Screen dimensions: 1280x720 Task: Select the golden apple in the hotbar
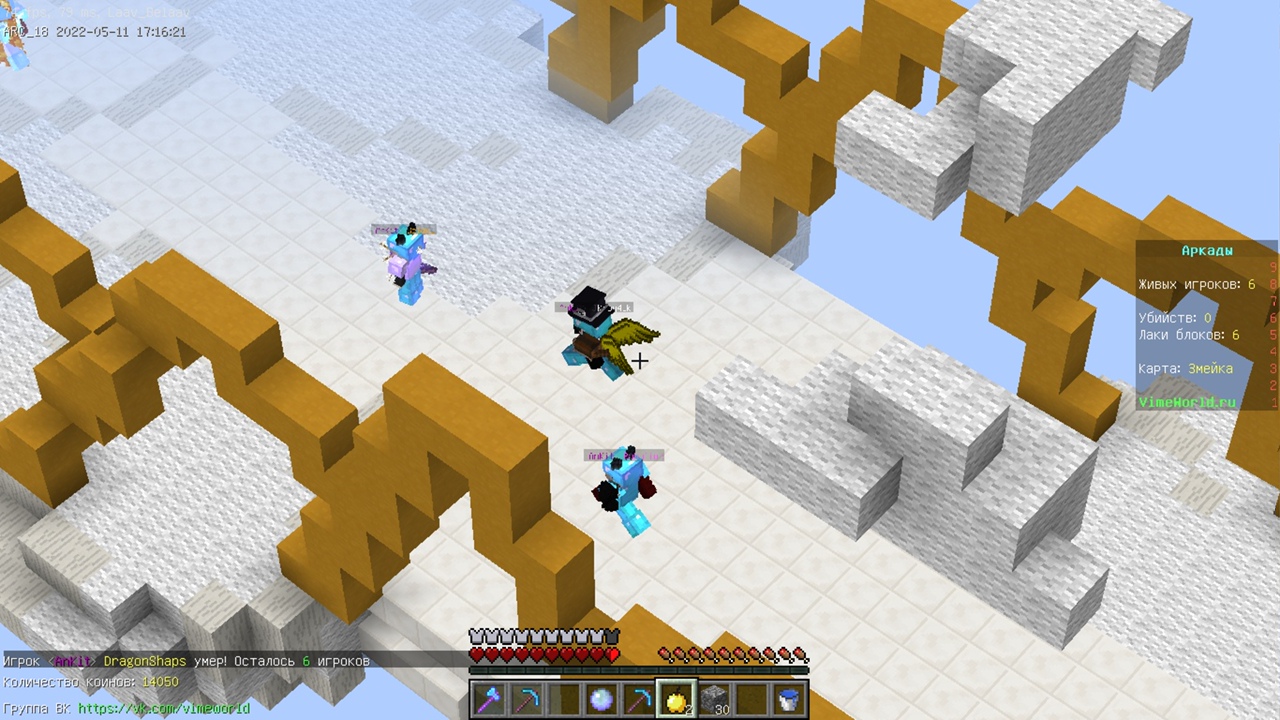[x=679, y=697]
